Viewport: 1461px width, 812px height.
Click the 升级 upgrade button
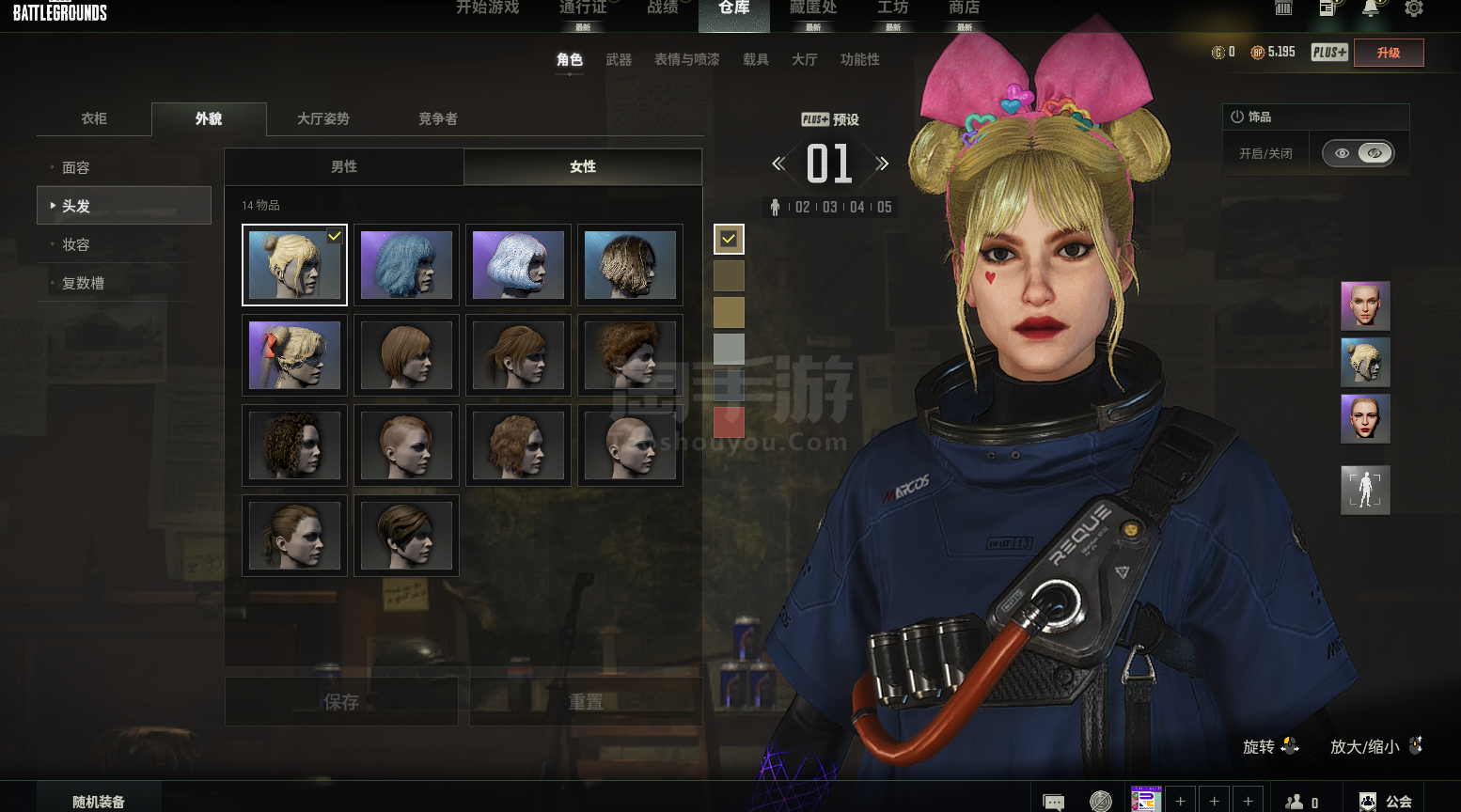point(1388,53)
